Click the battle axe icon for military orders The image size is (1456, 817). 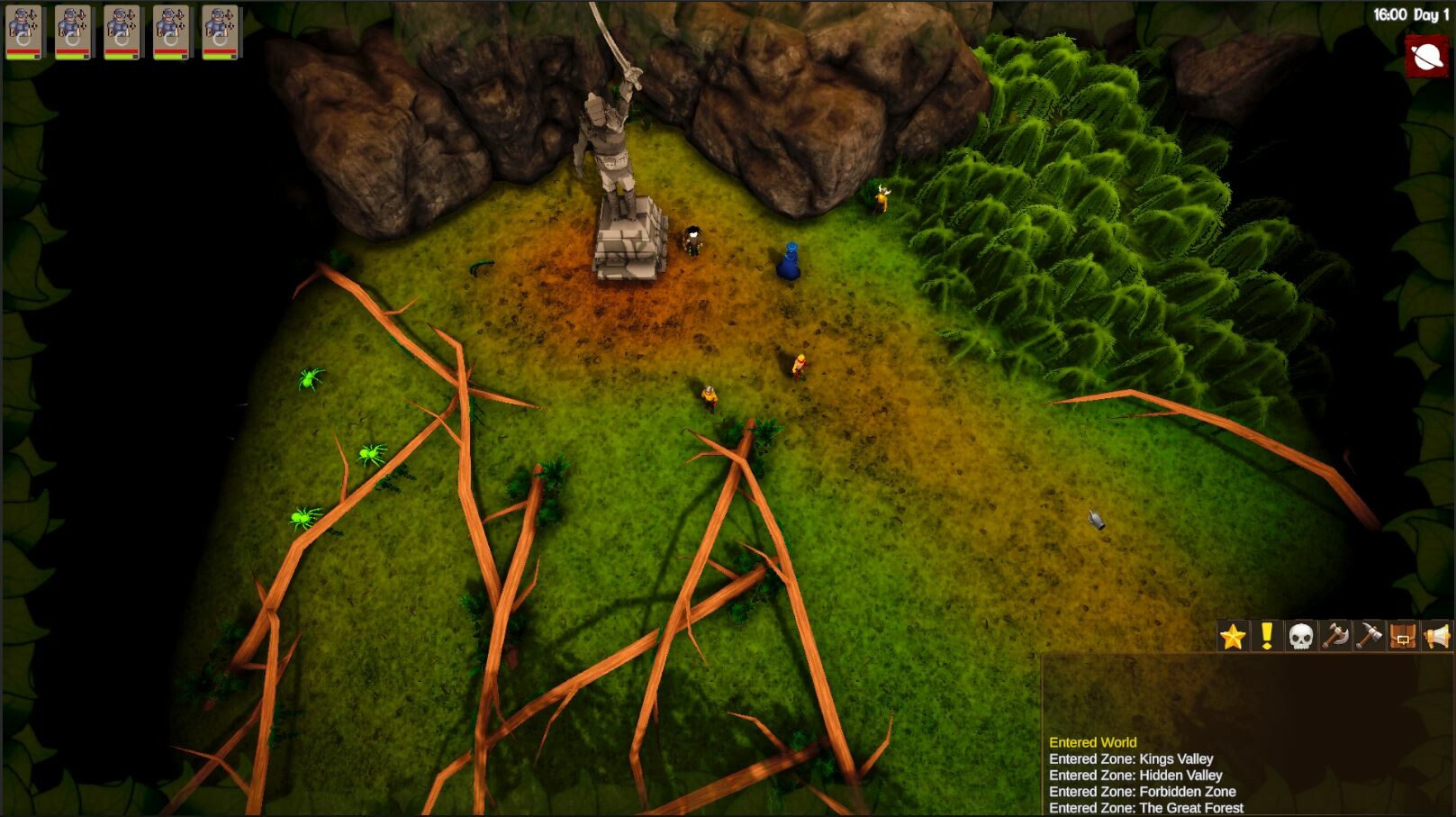point(1335,635)
